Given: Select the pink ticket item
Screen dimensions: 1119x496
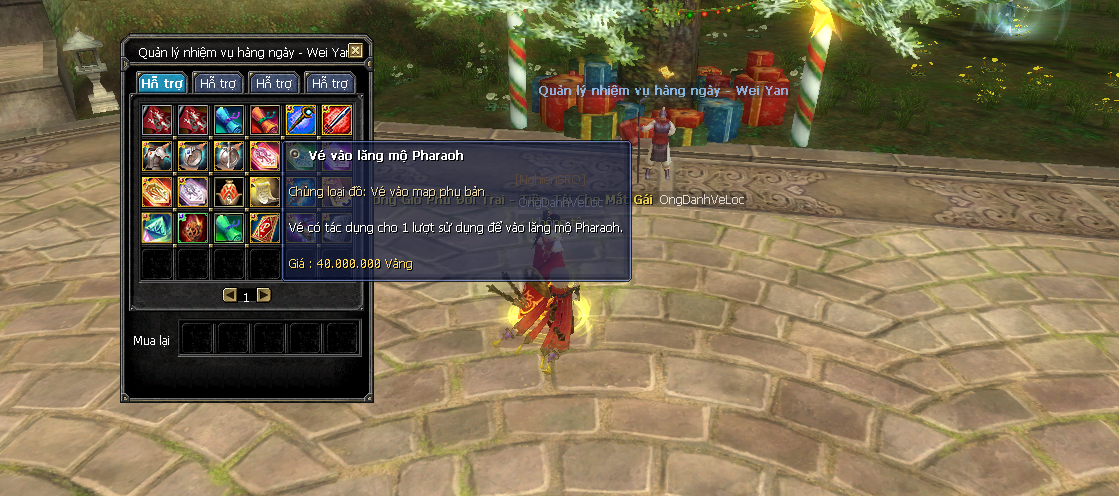Looking at the screenshot, I should click(265, 155).
